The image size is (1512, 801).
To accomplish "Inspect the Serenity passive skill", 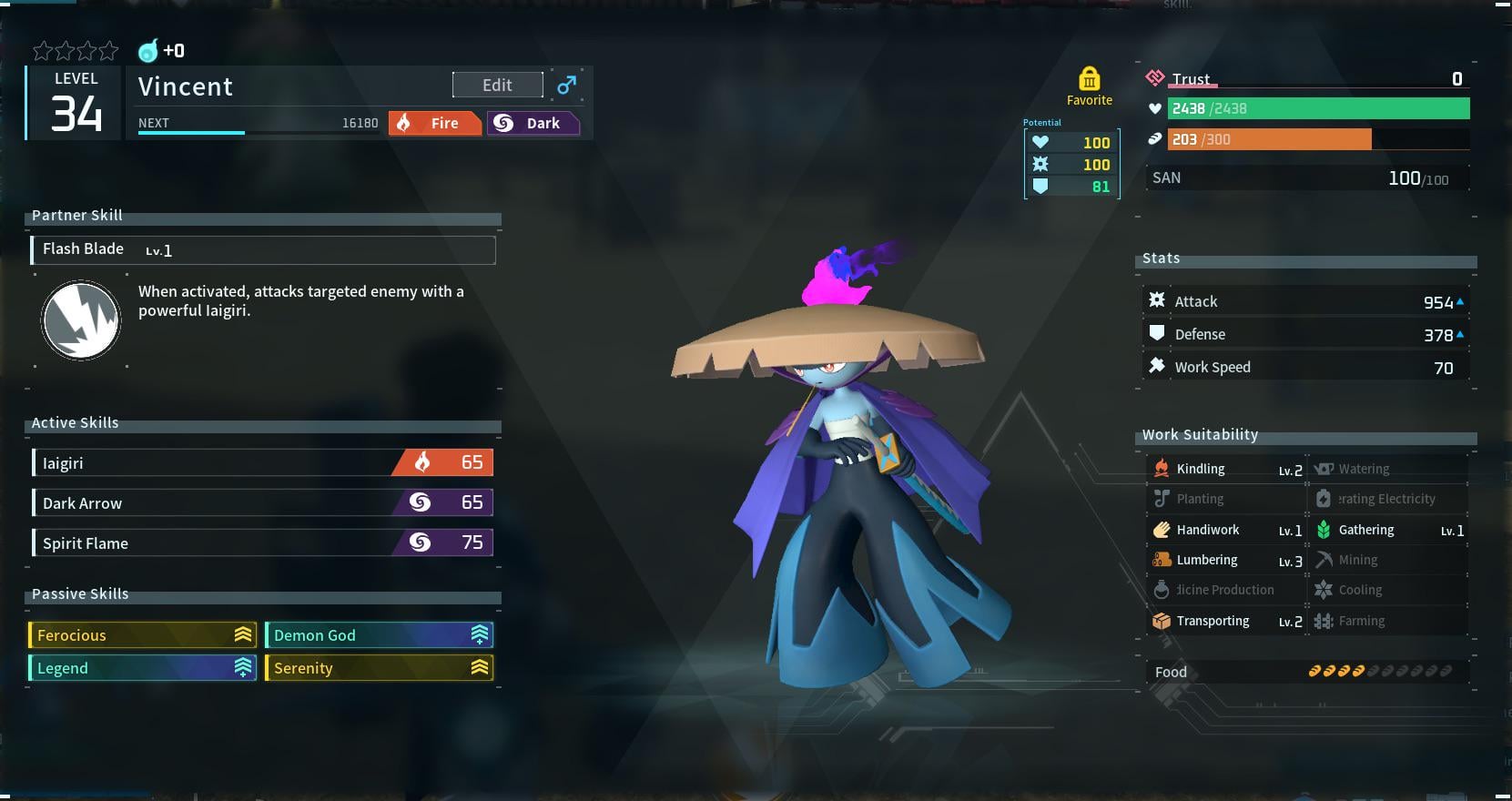I will [379, 667].
